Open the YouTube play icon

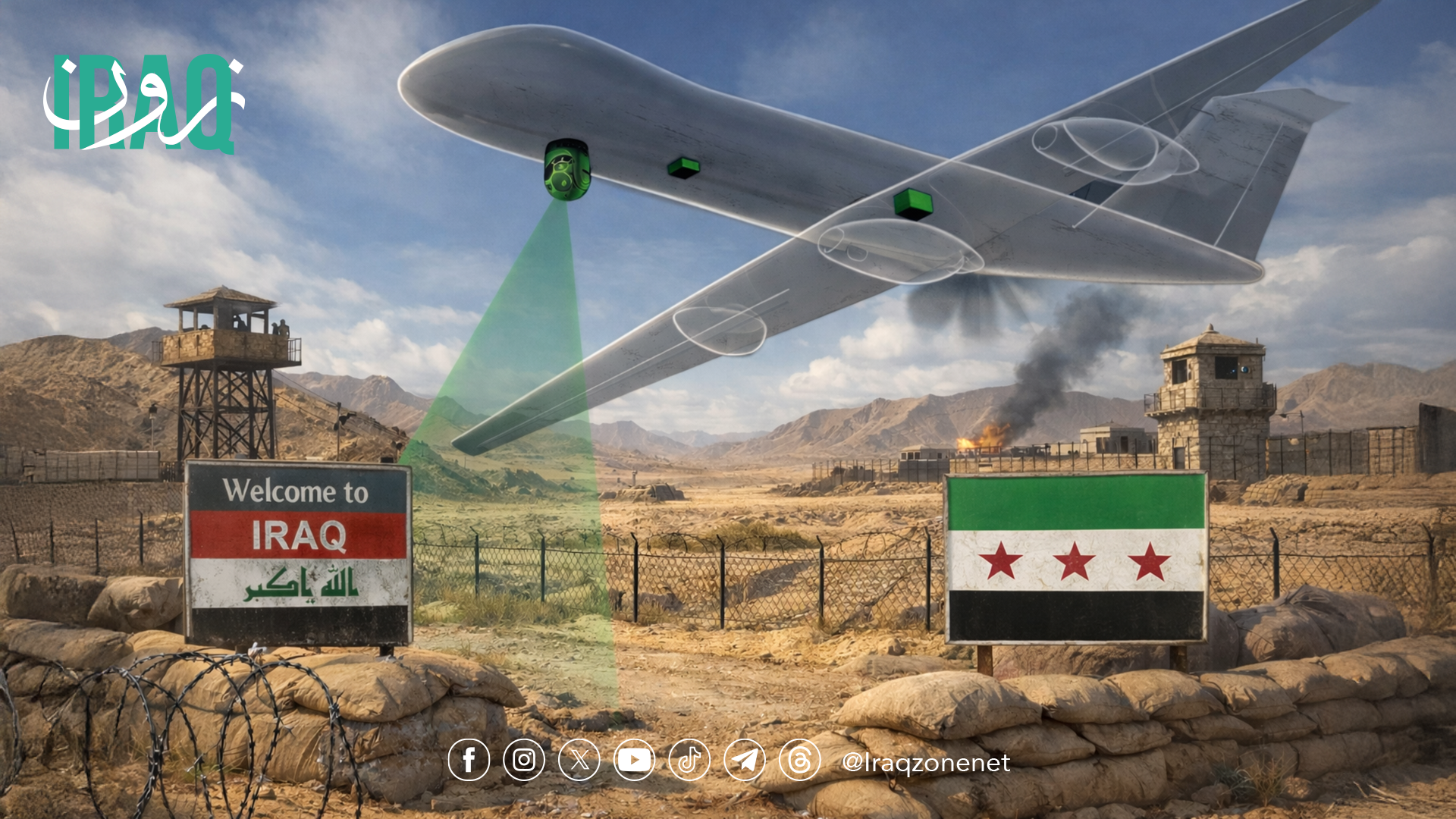(634, 760)
